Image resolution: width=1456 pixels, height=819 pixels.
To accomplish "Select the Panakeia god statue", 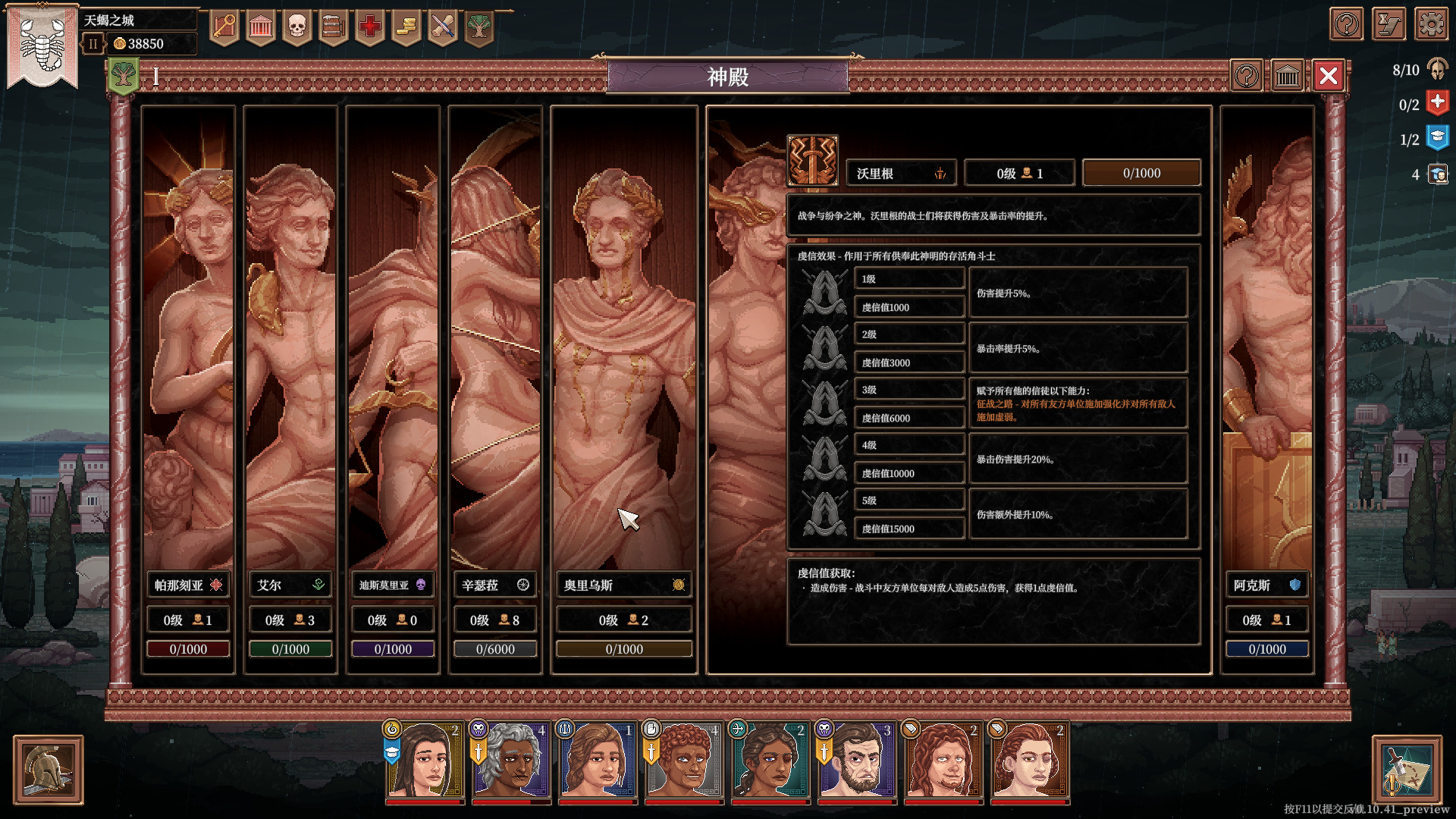I will tap(188, 341).
